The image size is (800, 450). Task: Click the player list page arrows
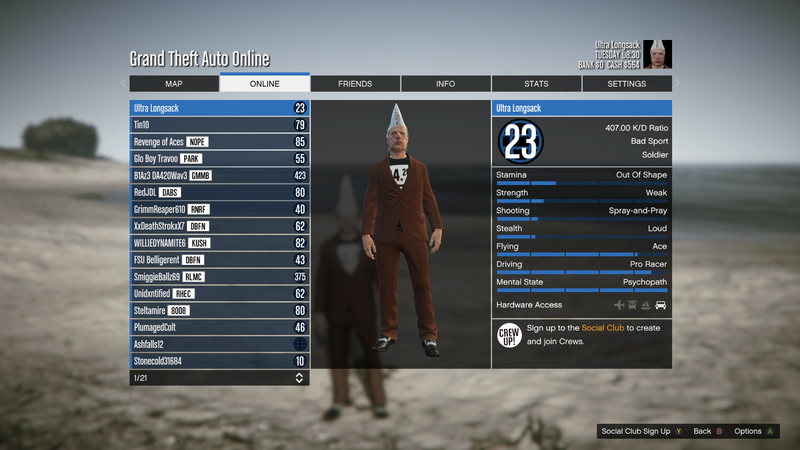point(299,378)
